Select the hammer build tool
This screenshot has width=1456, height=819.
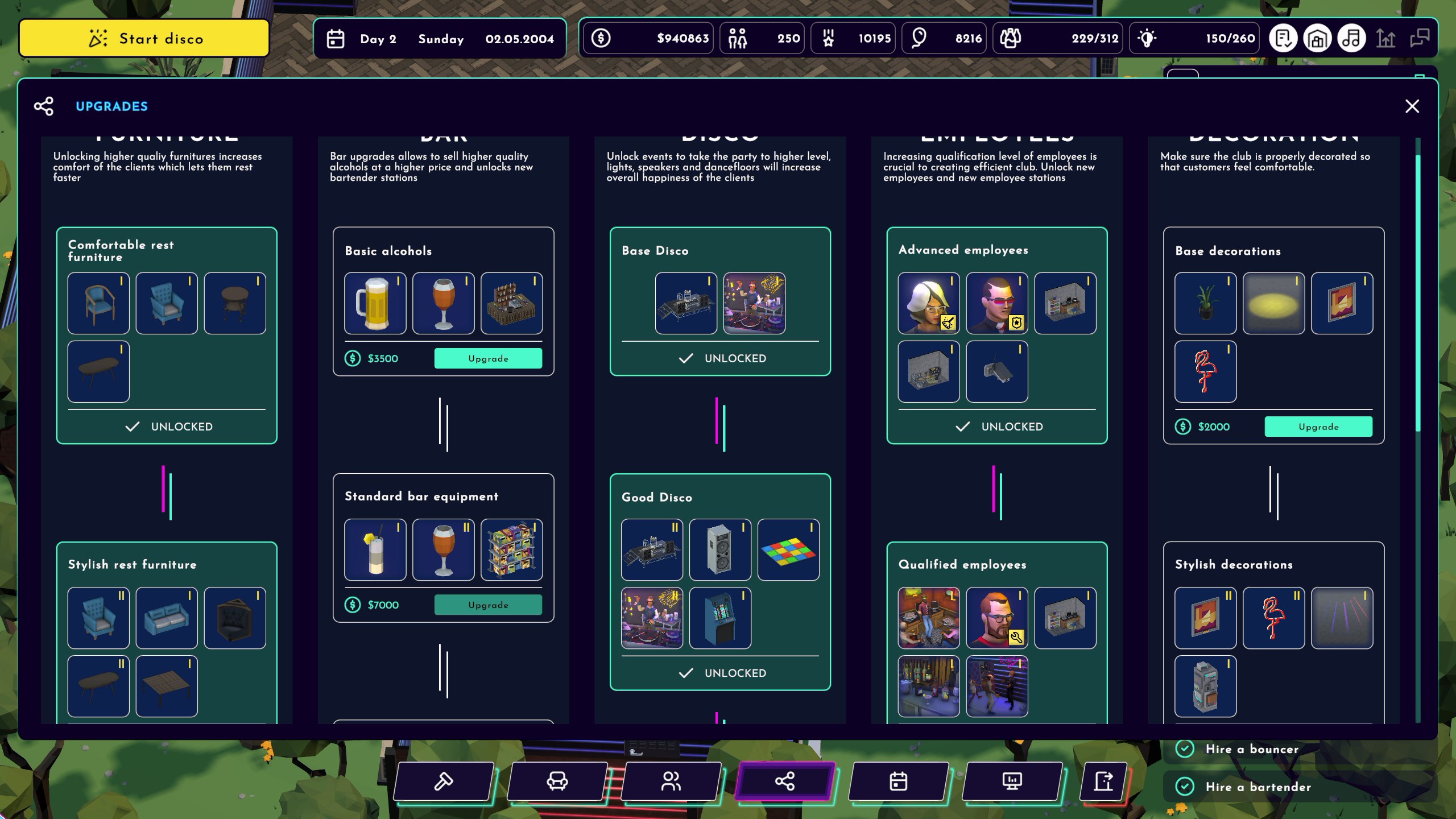click(442, 781)
